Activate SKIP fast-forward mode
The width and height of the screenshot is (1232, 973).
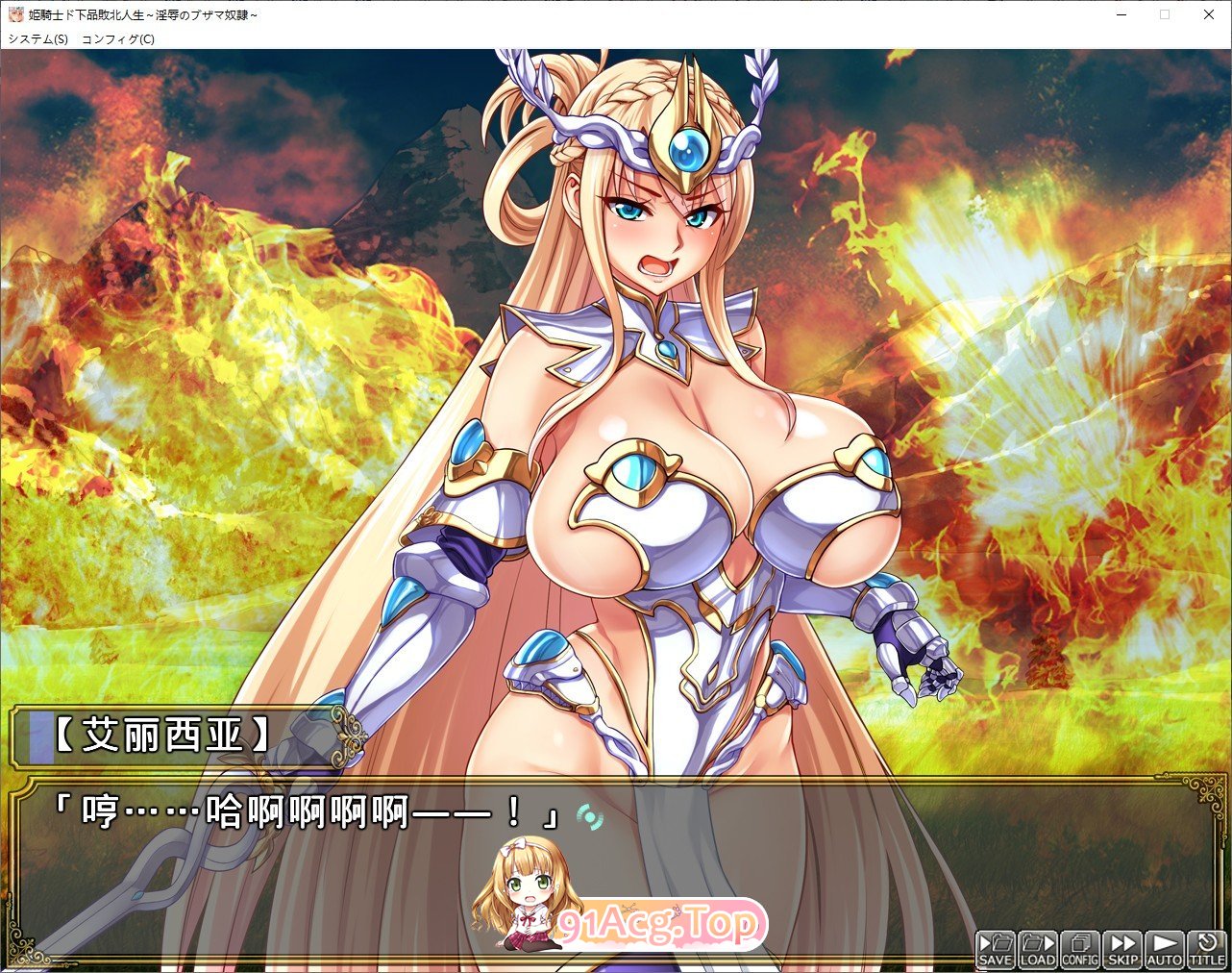[1121, 950]
